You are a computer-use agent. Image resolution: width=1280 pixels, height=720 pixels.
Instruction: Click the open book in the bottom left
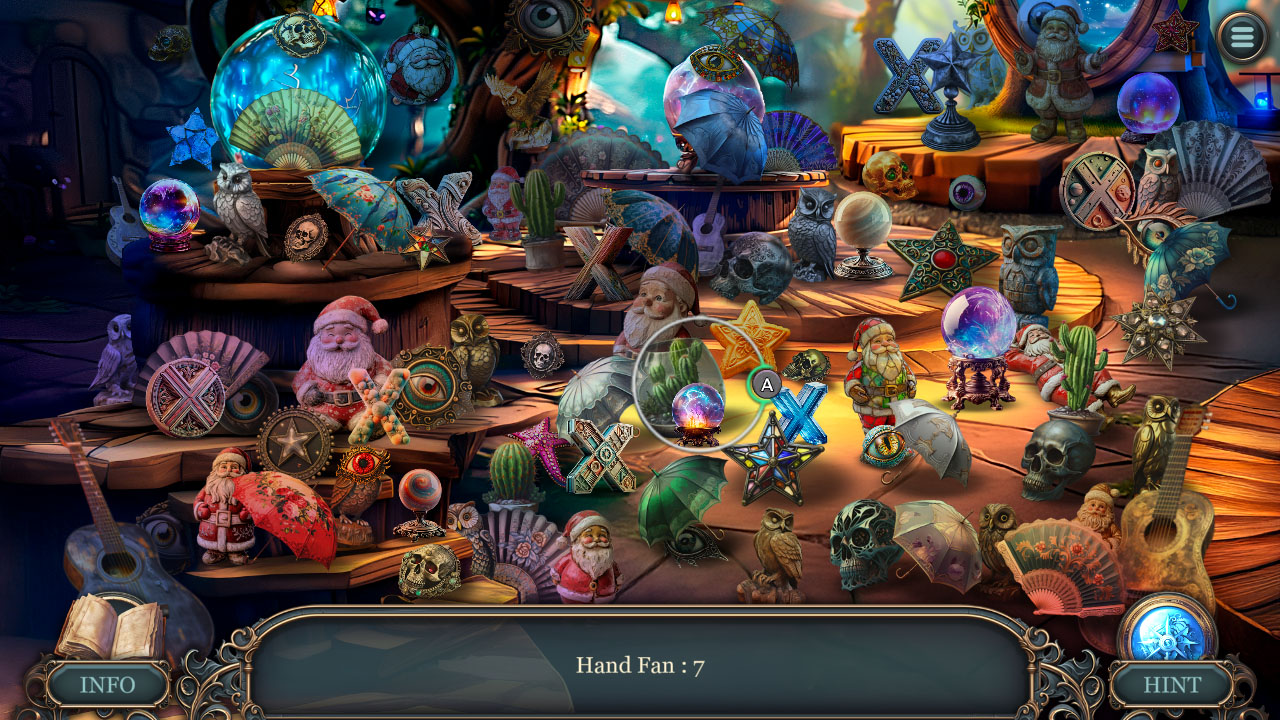point(107,628)
